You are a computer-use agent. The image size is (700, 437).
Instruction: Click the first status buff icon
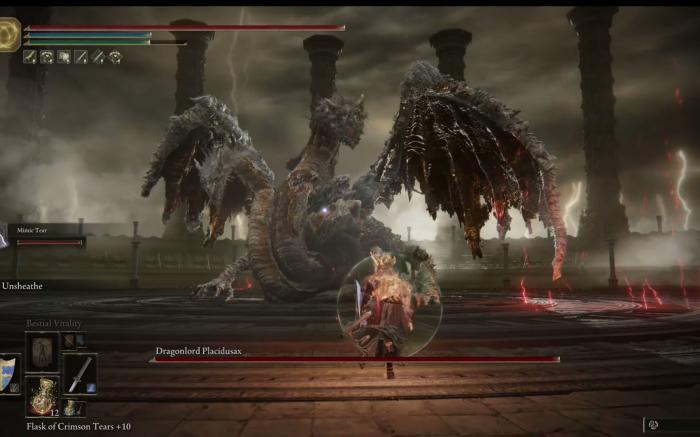(29, 57)
